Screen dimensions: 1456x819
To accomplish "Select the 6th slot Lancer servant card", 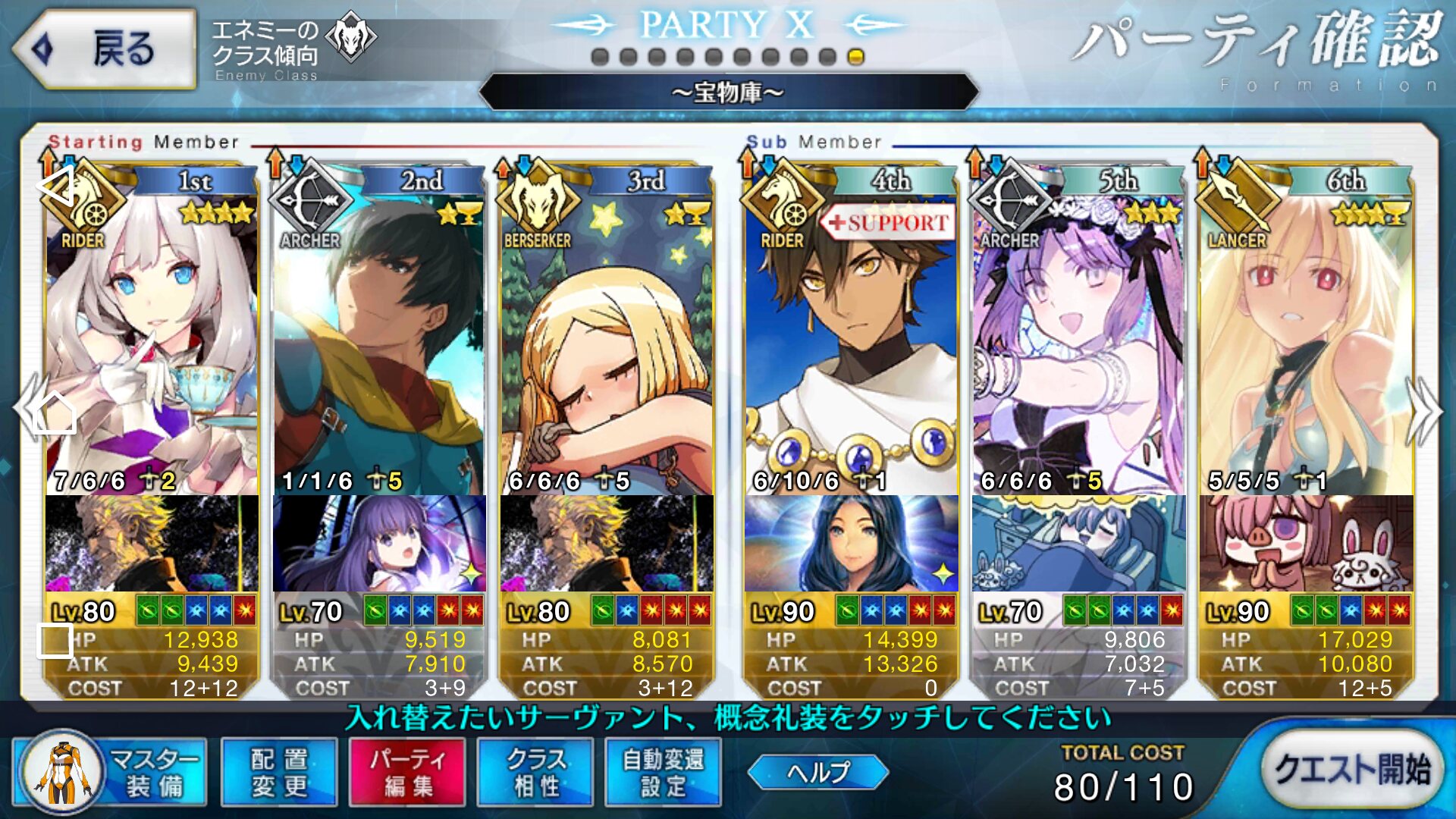I will (x=1306, y=334).
